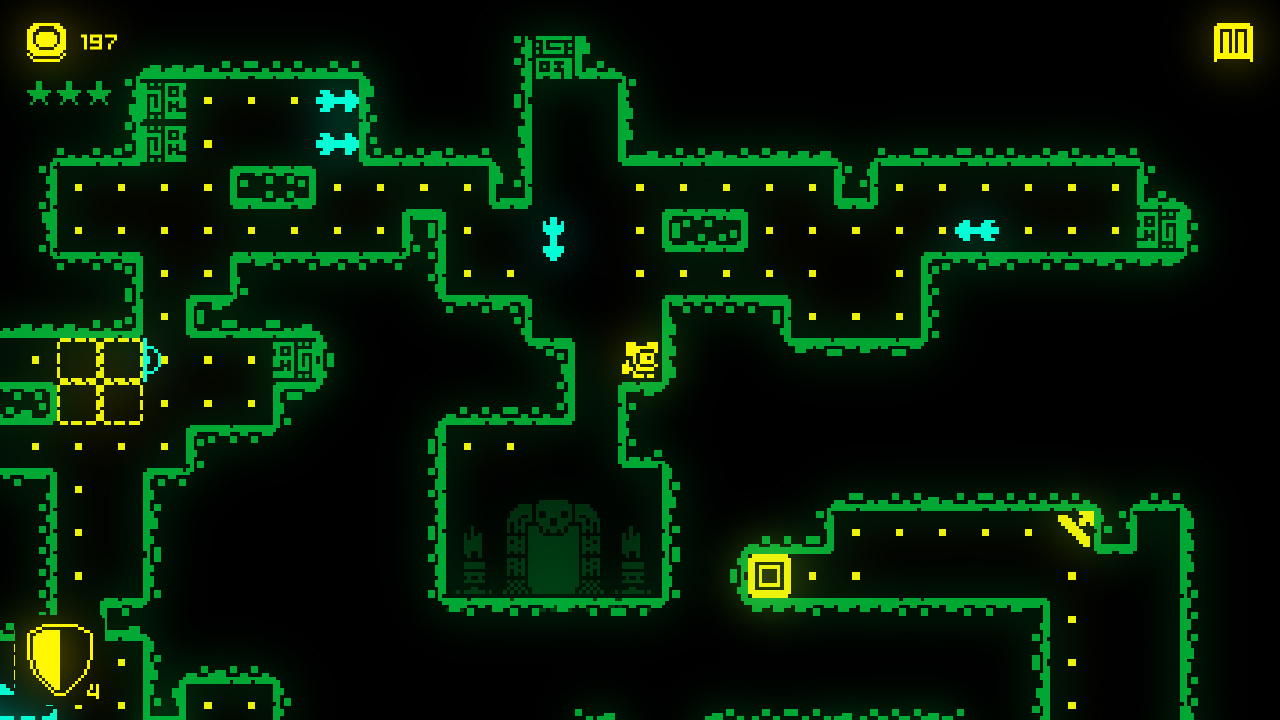Image resolution: width=1280 pixels, height=720 pixels.
Task: Click the coin count number 197
Action: click(100, 41)
